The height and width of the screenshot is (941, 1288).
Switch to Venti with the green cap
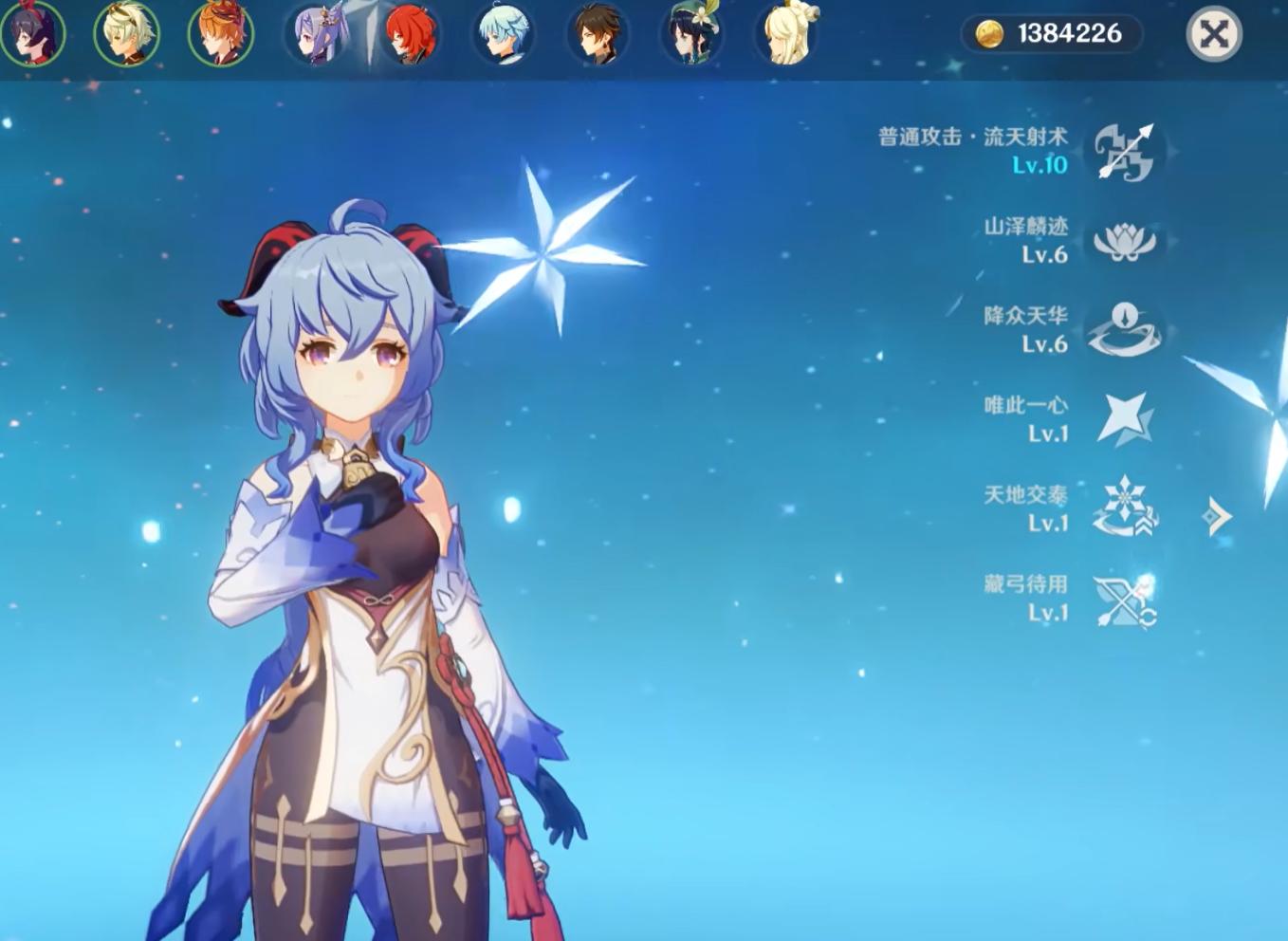[x=691, y=34]
